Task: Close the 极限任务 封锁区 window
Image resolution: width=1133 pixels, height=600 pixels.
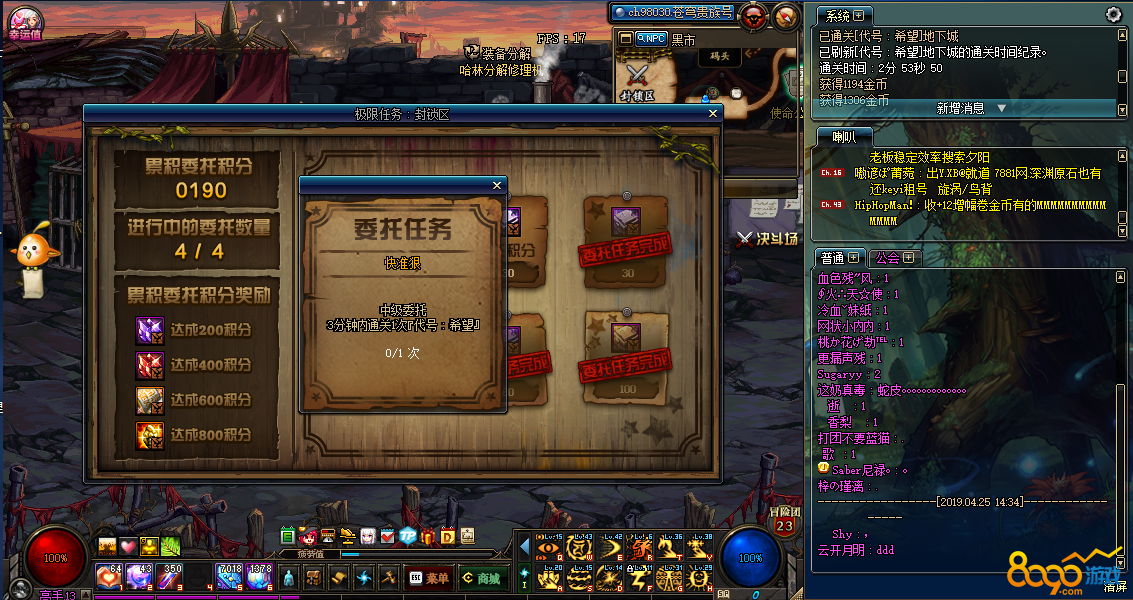Action: [x=713, y=114]
